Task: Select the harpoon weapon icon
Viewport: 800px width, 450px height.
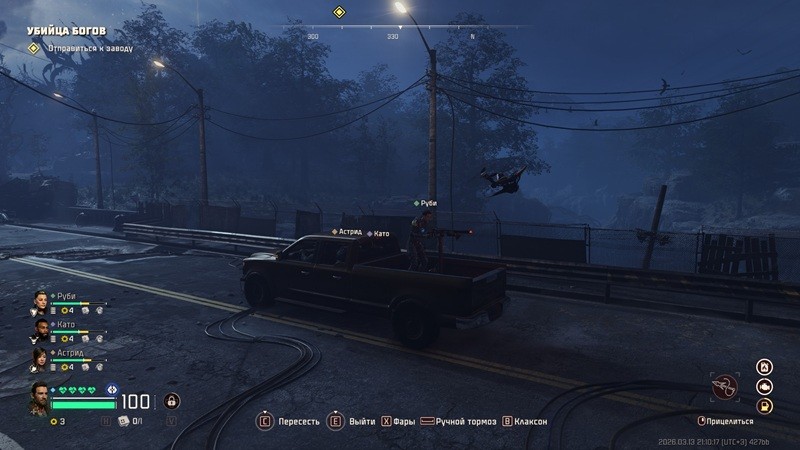Action: (x=724, y=387)
